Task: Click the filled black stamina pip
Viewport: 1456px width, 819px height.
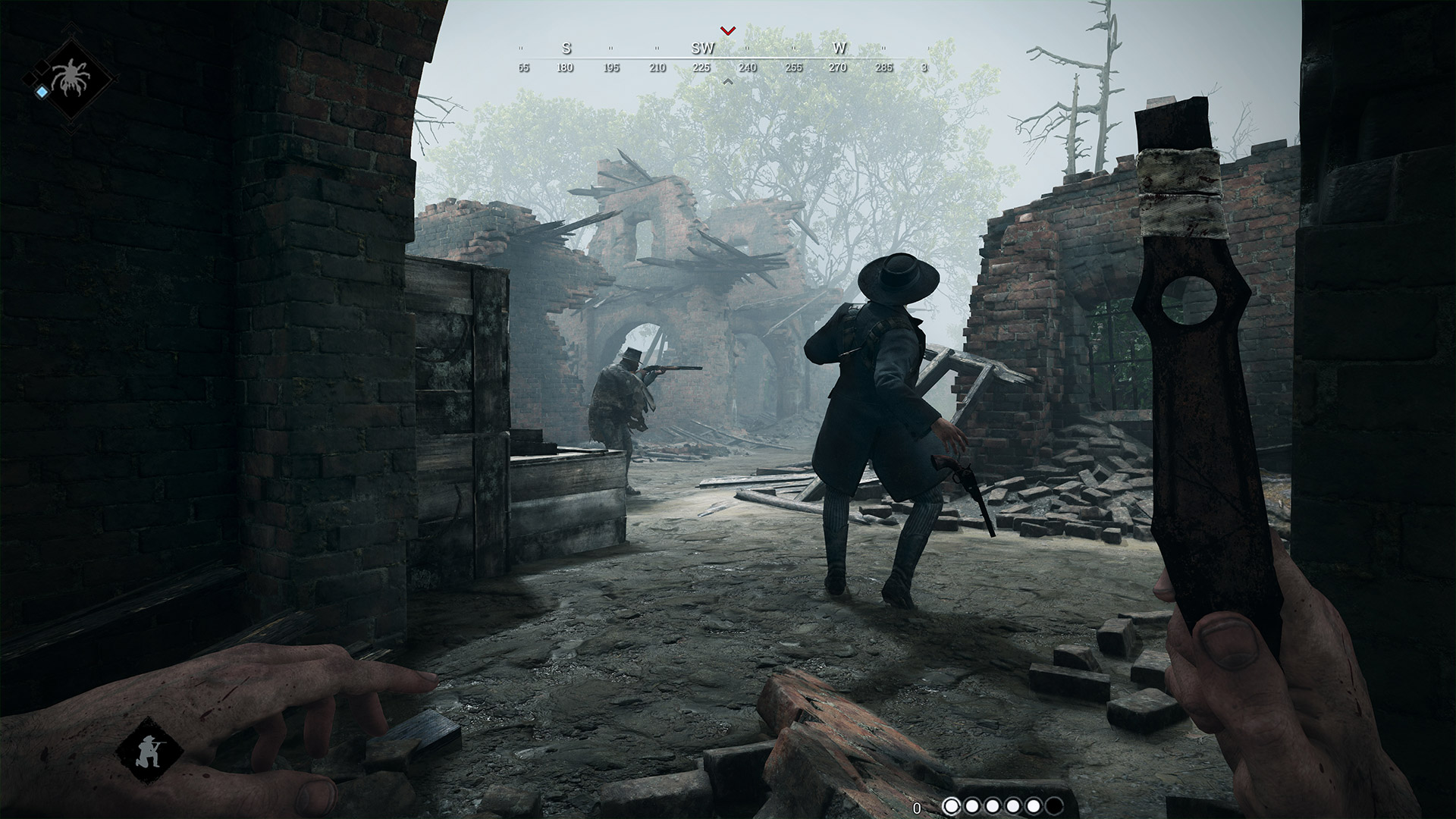Action: coord(1054,806)
